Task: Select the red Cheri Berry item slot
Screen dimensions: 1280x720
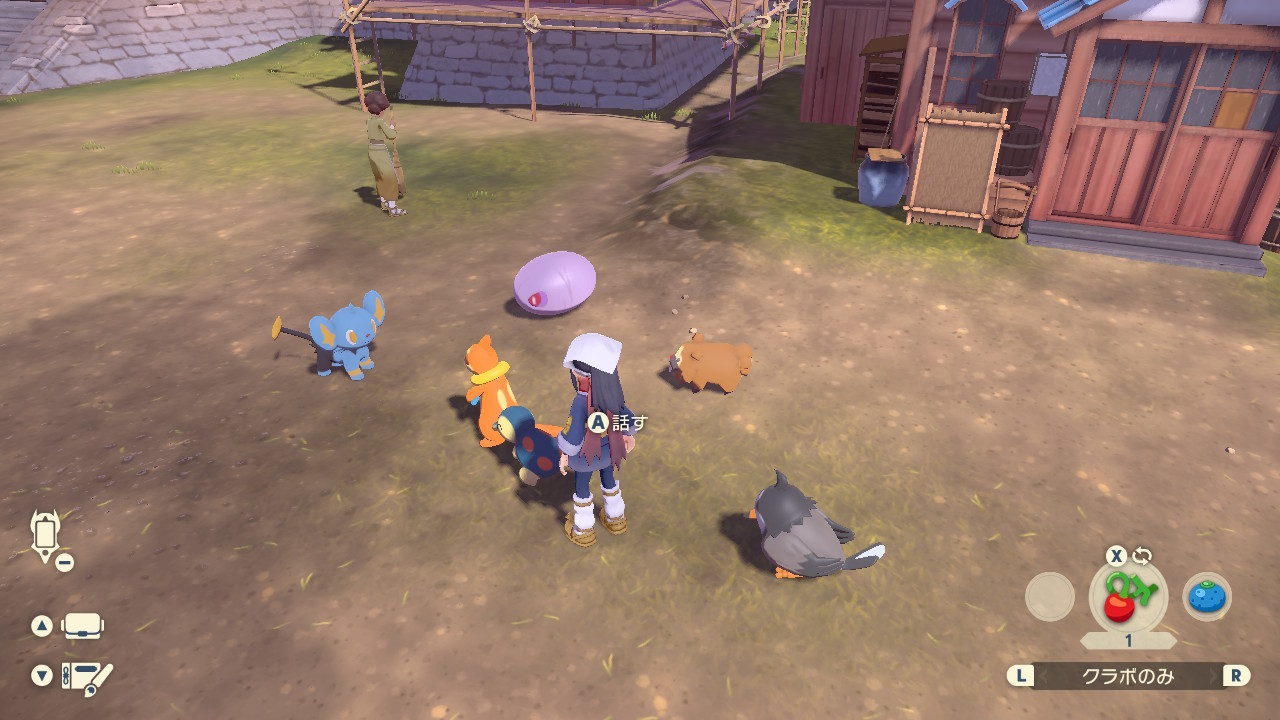Action: tap(1127, 598)
